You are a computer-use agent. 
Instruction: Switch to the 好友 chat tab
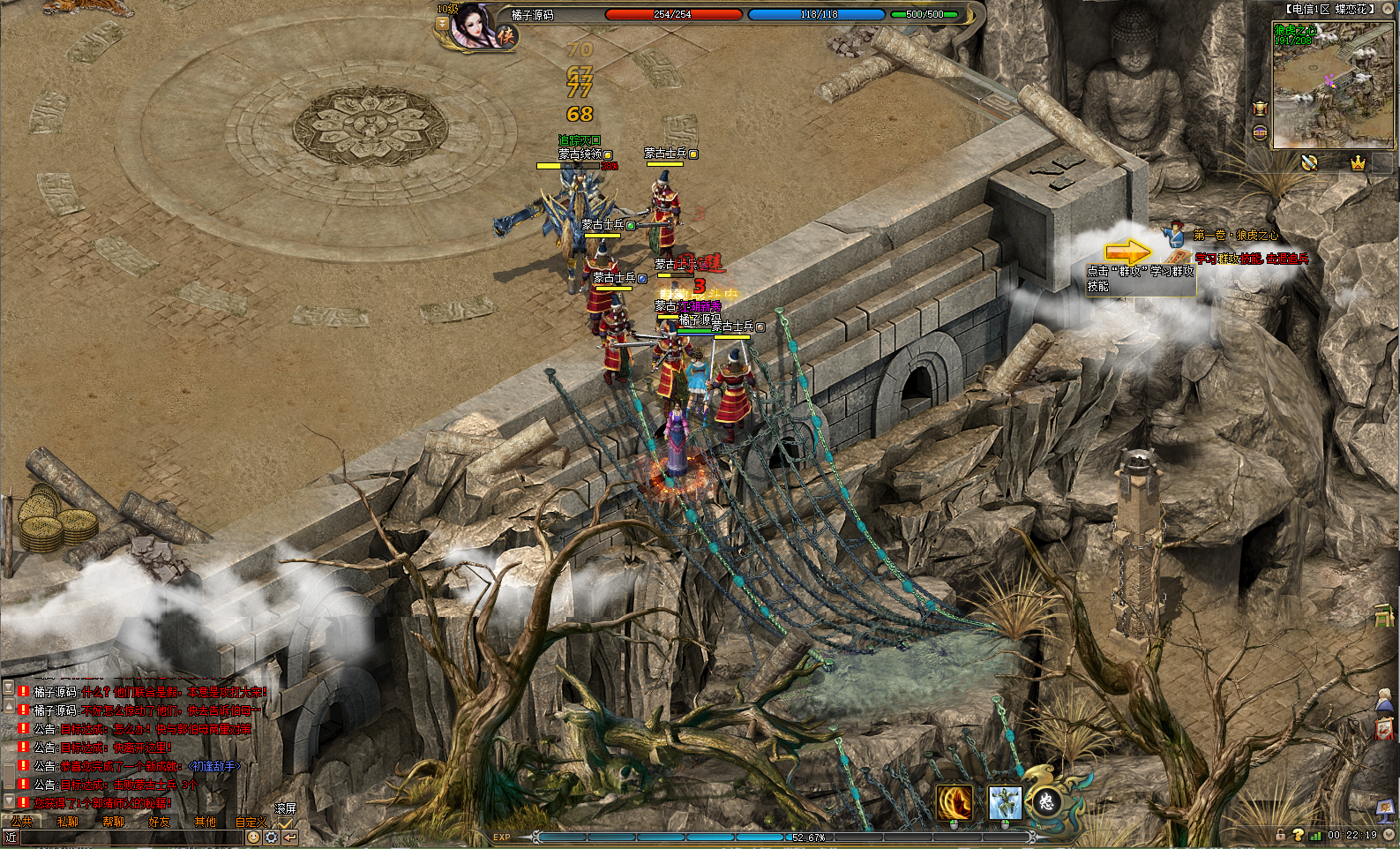pos(160,822)
